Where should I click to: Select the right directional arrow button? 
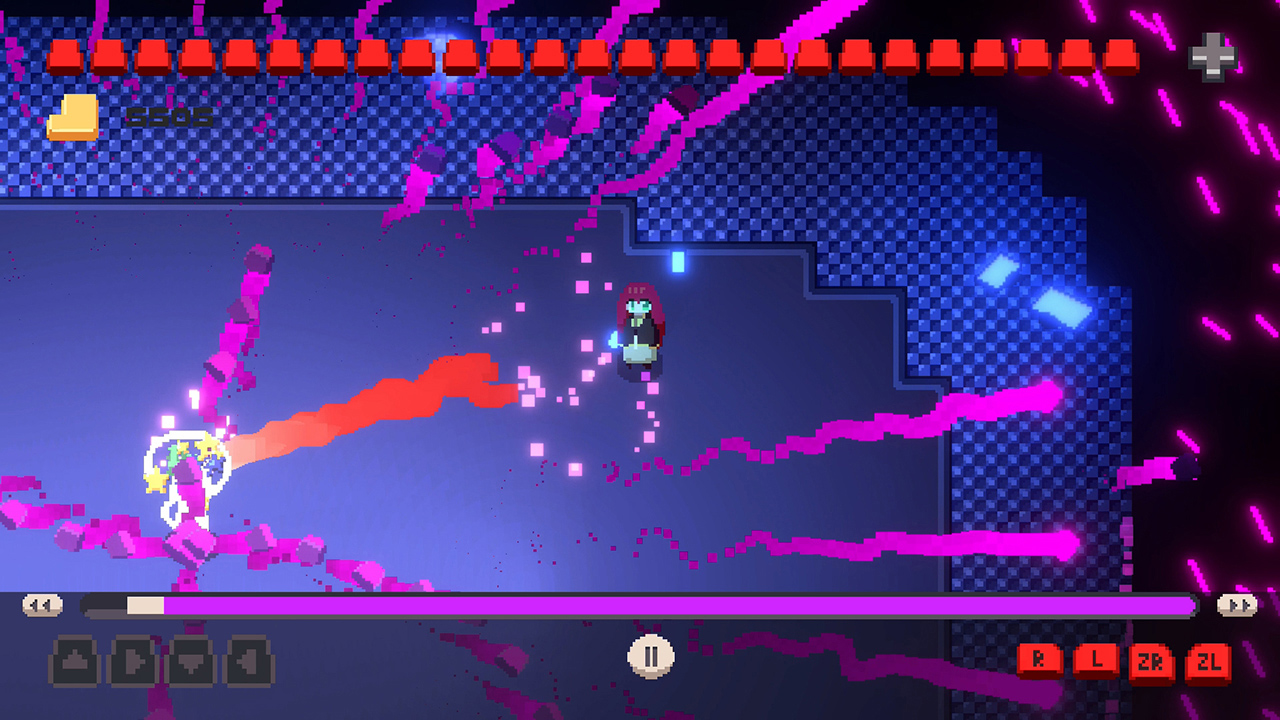click(132, 660)
